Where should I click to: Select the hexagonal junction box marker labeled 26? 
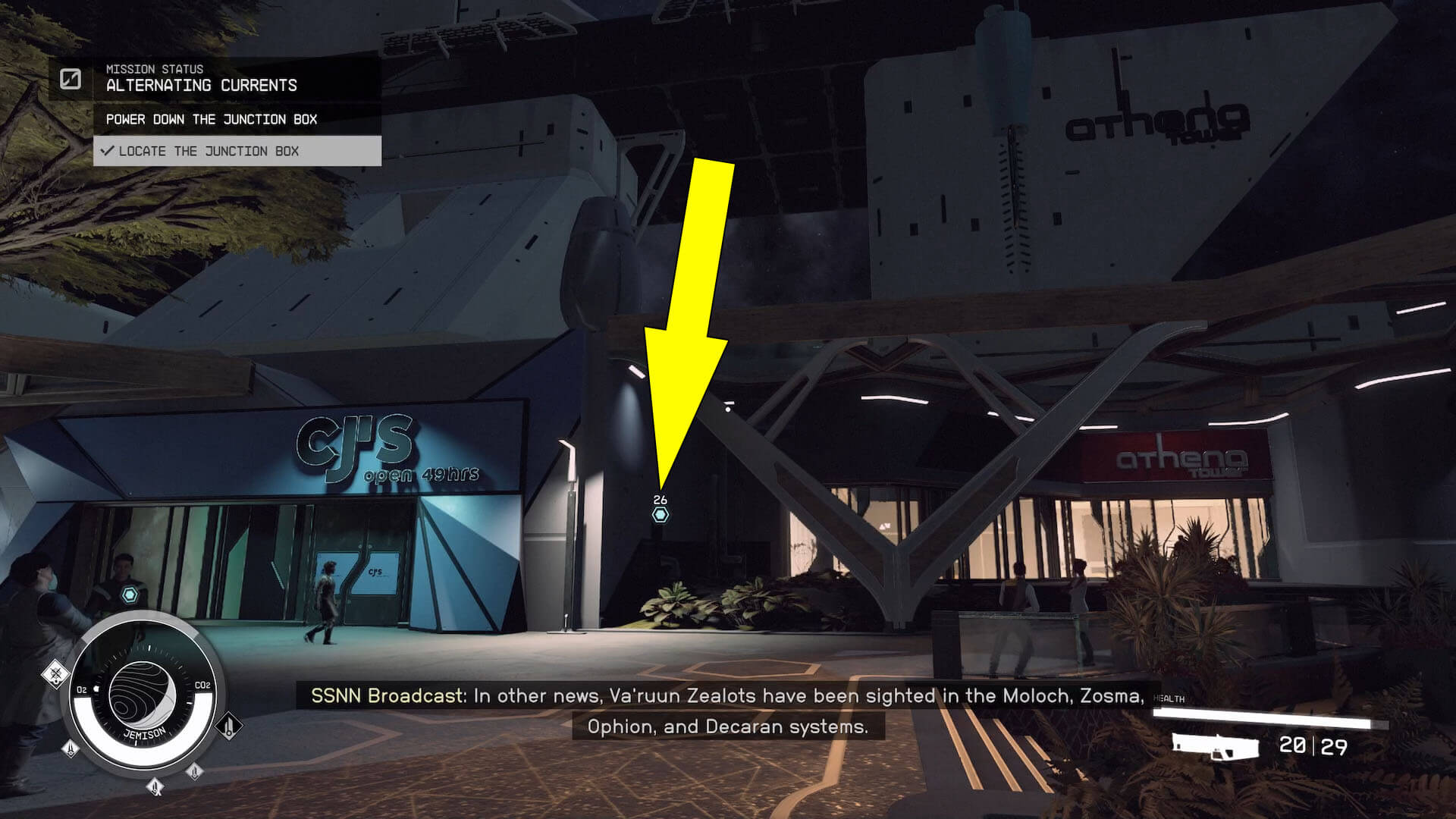click(660, 516)
